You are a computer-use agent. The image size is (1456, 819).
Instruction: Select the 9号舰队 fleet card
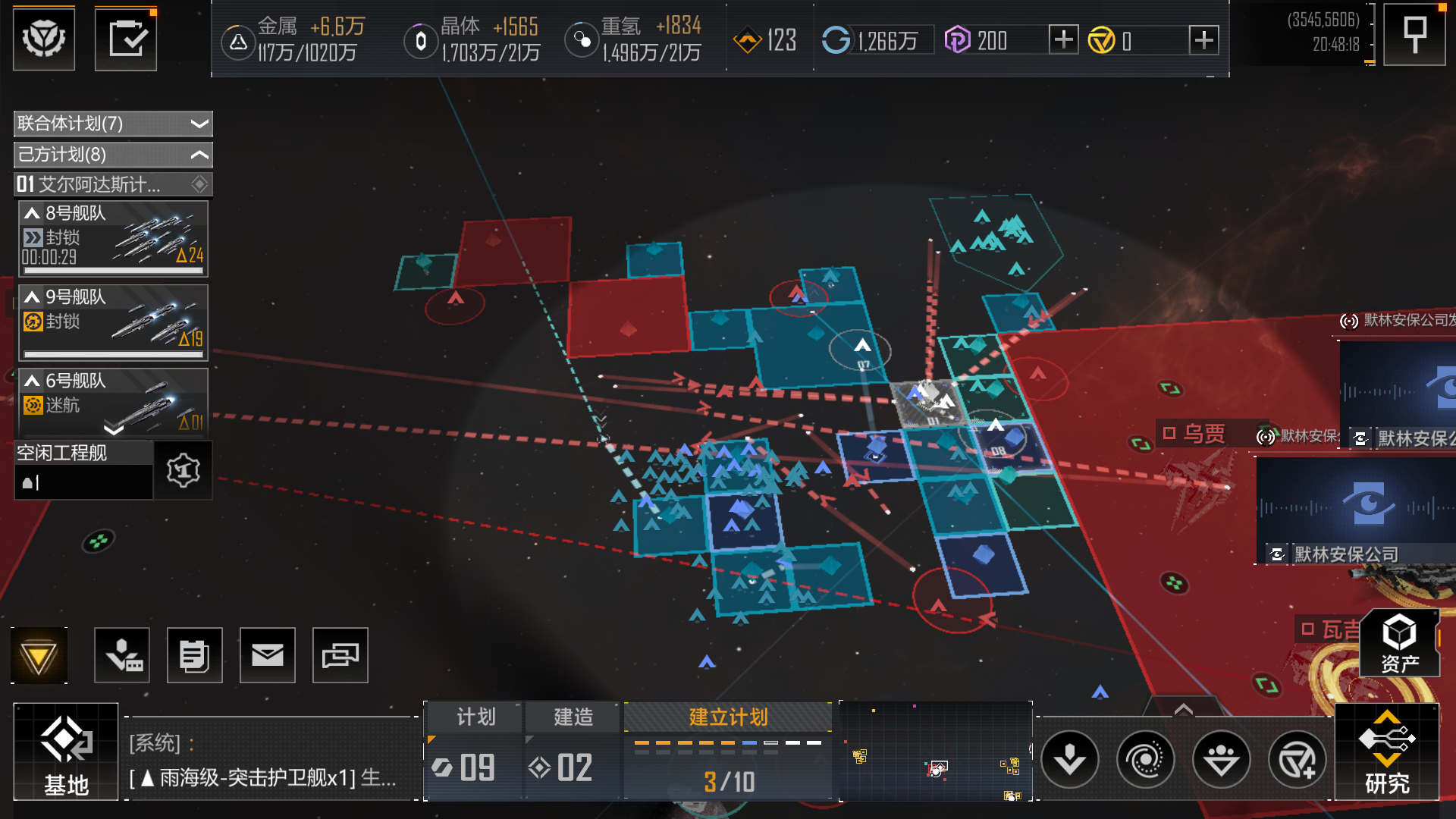(x=113, y=322)
